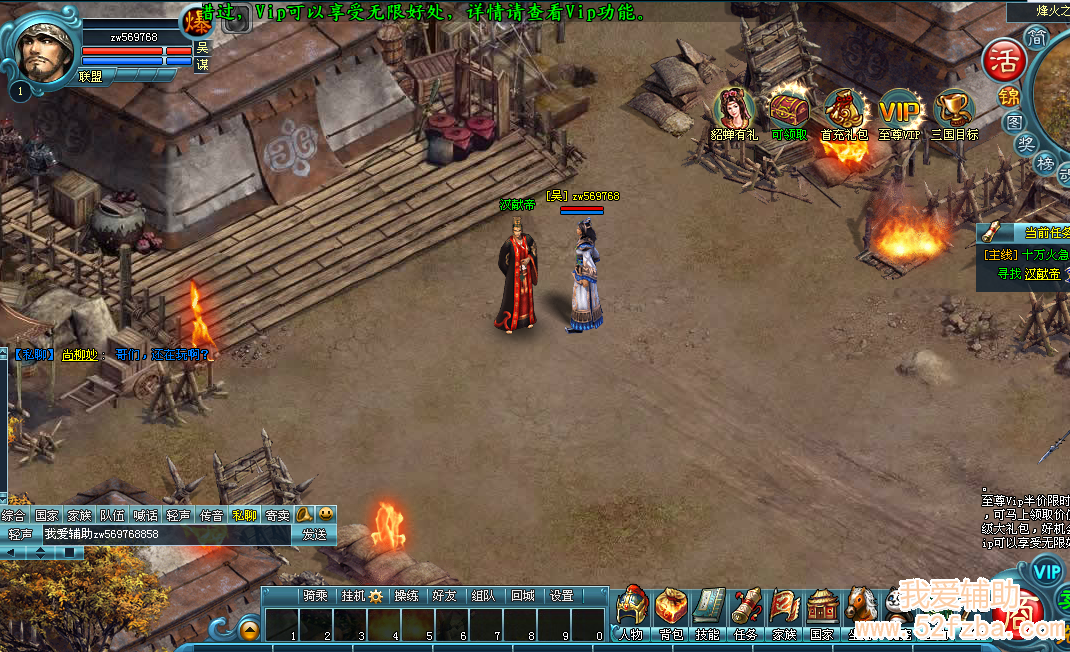The image size is (1070, 652).
Task: View the 三国目标 trophy goals
Action: [x=954, y=112]
